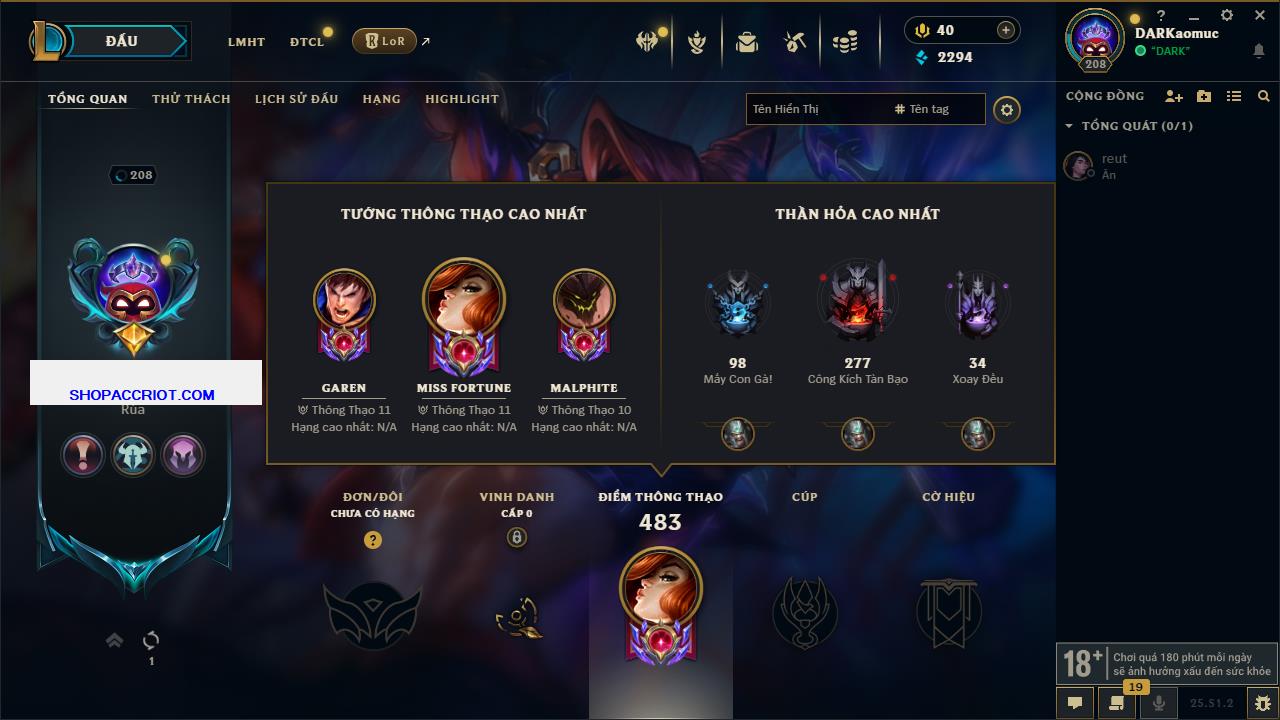Launch the LoR shortcut

point(385,41)
